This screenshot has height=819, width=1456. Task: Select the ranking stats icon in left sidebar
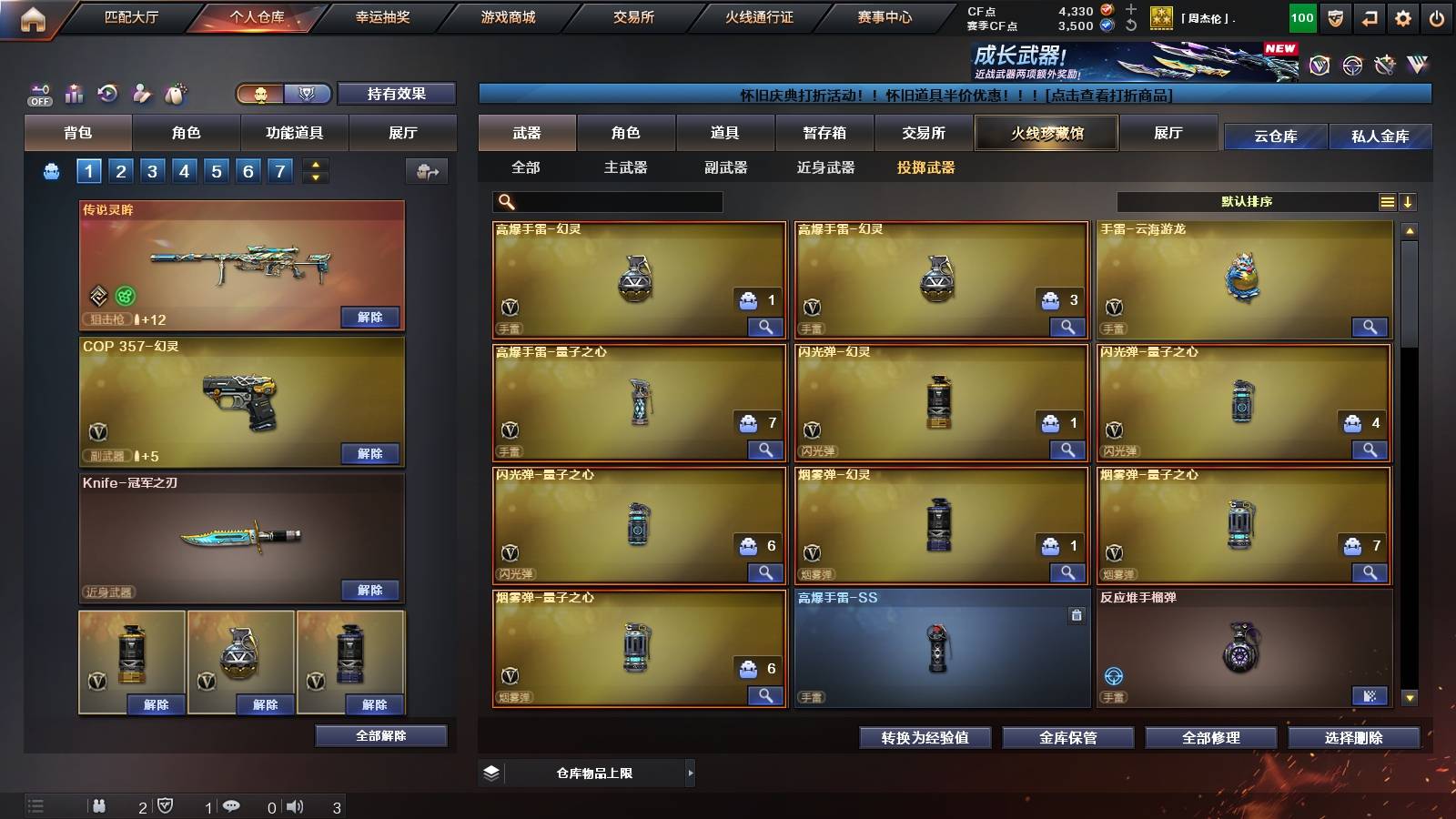pyautogui.click(x=74, y=94)
